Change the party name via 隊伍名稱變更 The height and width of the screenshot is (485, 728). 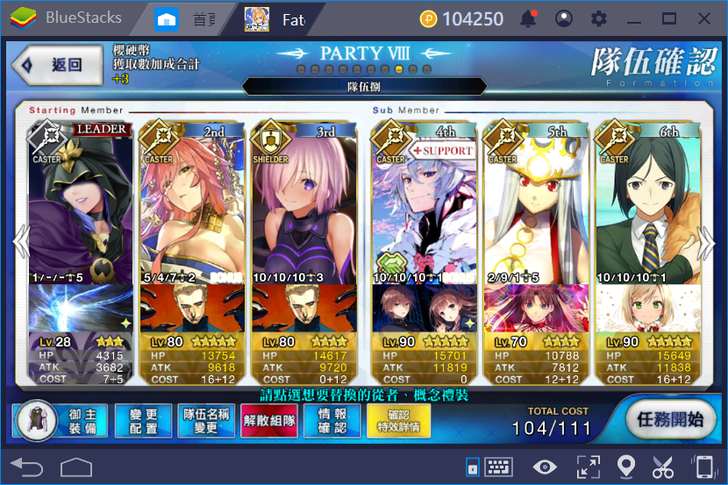(x=206, y=421)
